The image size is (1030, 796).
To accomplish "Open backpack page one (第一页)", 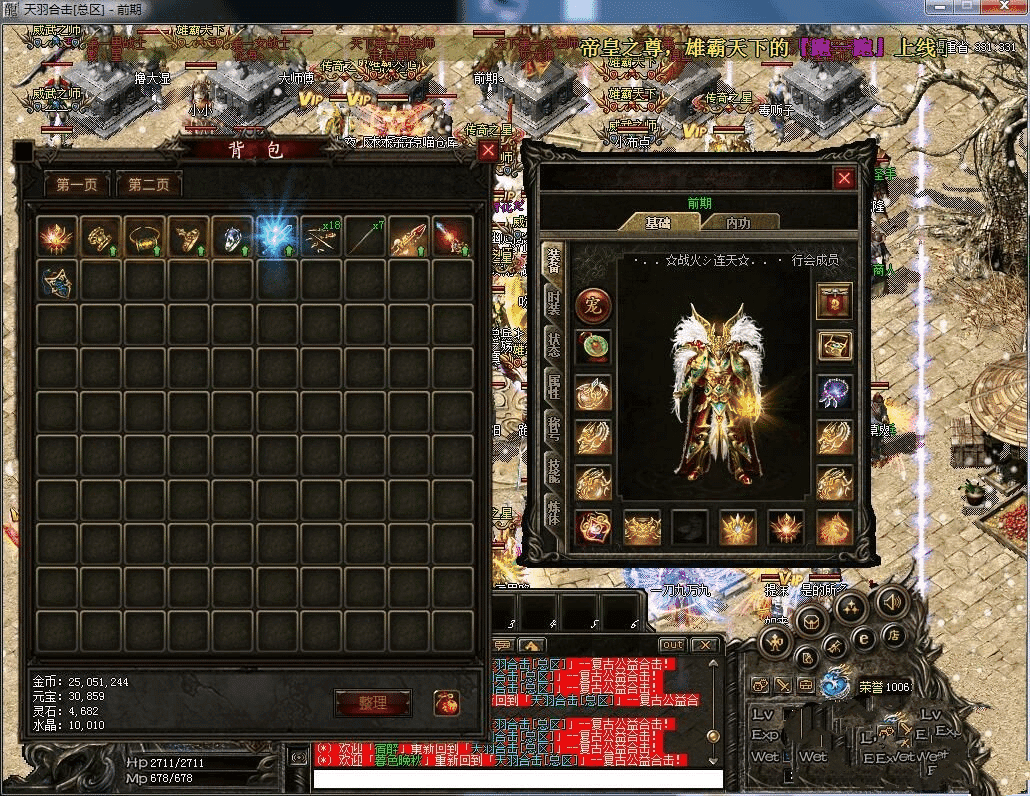I will click(x=77, y=185).
